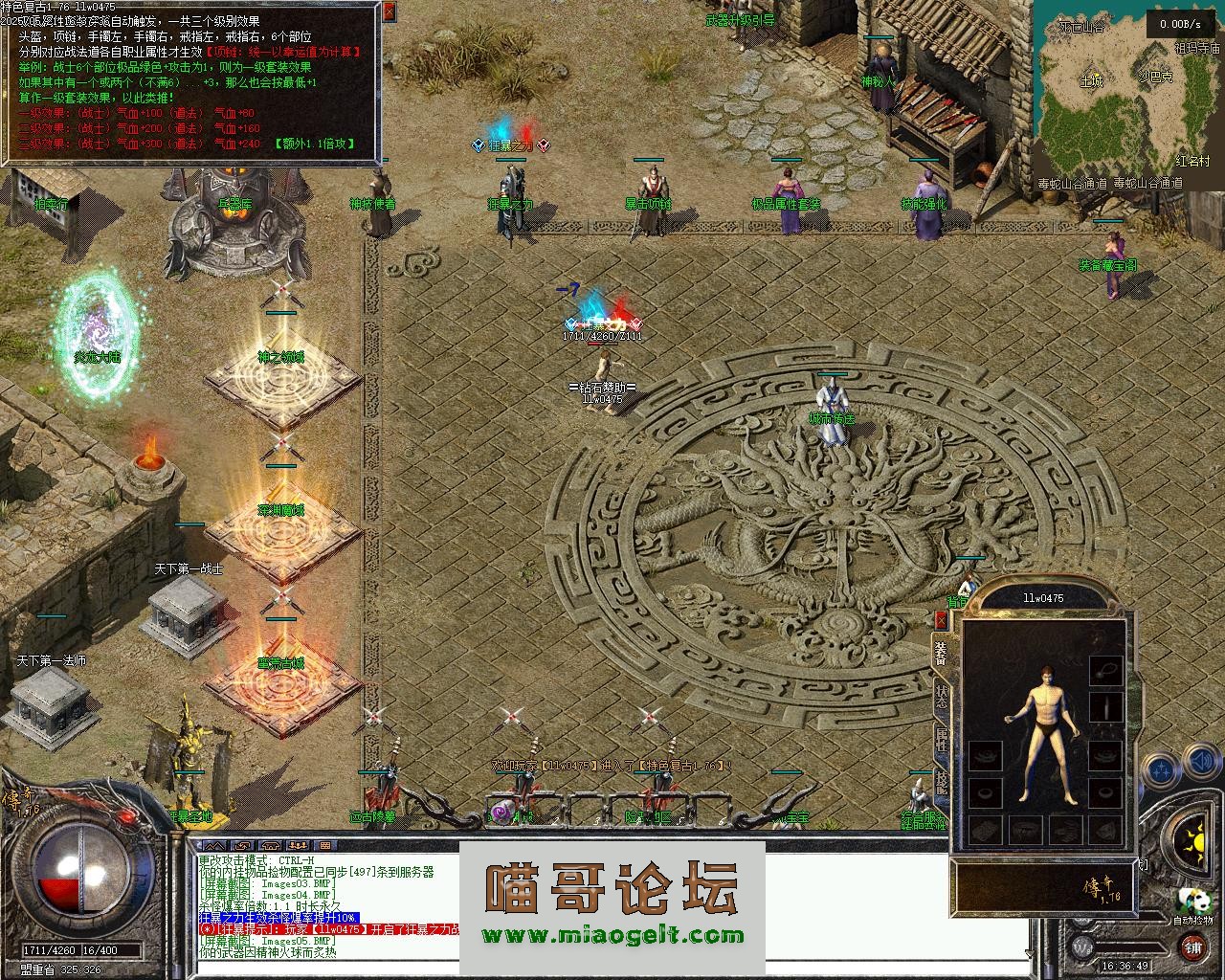The image size is (1225, 980).
Task: Visit the www.miaogelt.com watermark link
Action: point(612,935)
